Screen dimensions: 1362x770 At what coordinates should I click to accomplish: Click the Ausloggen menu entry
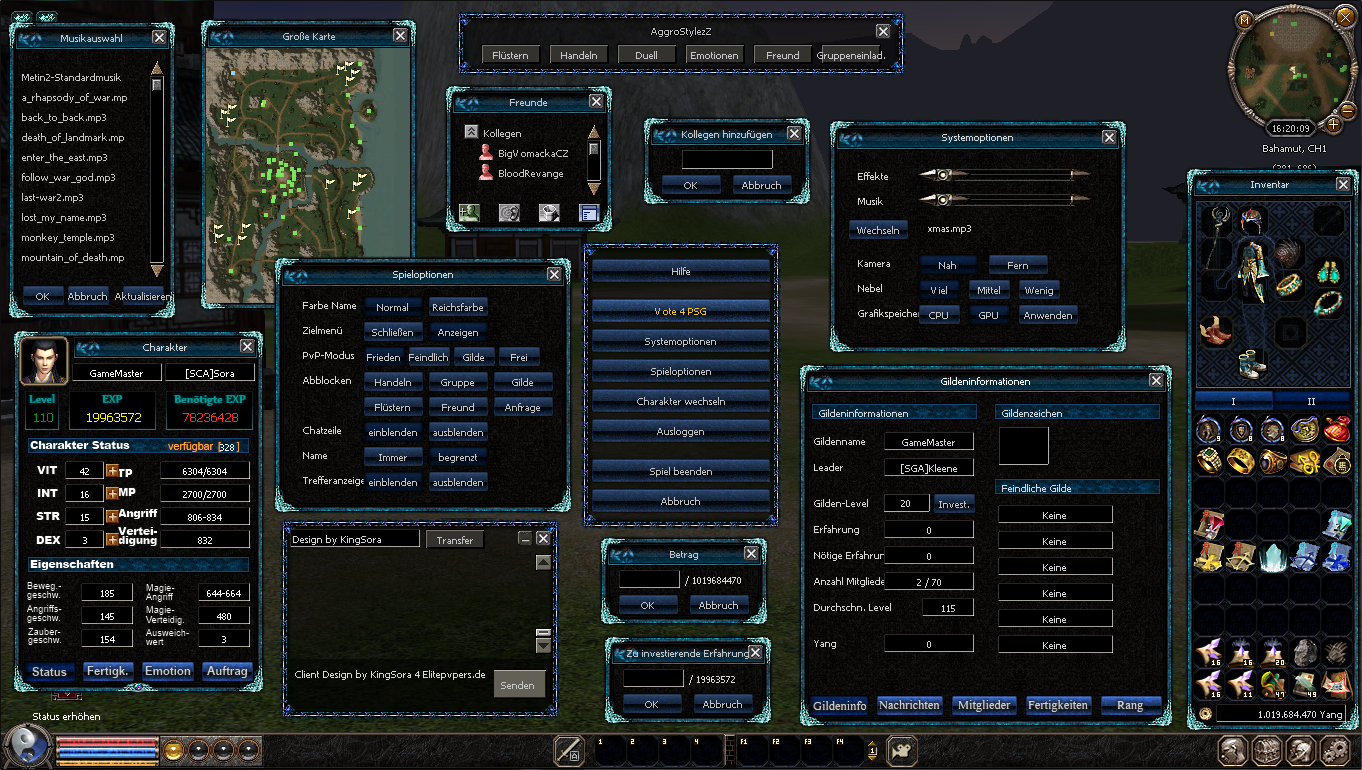coord(680,432)
